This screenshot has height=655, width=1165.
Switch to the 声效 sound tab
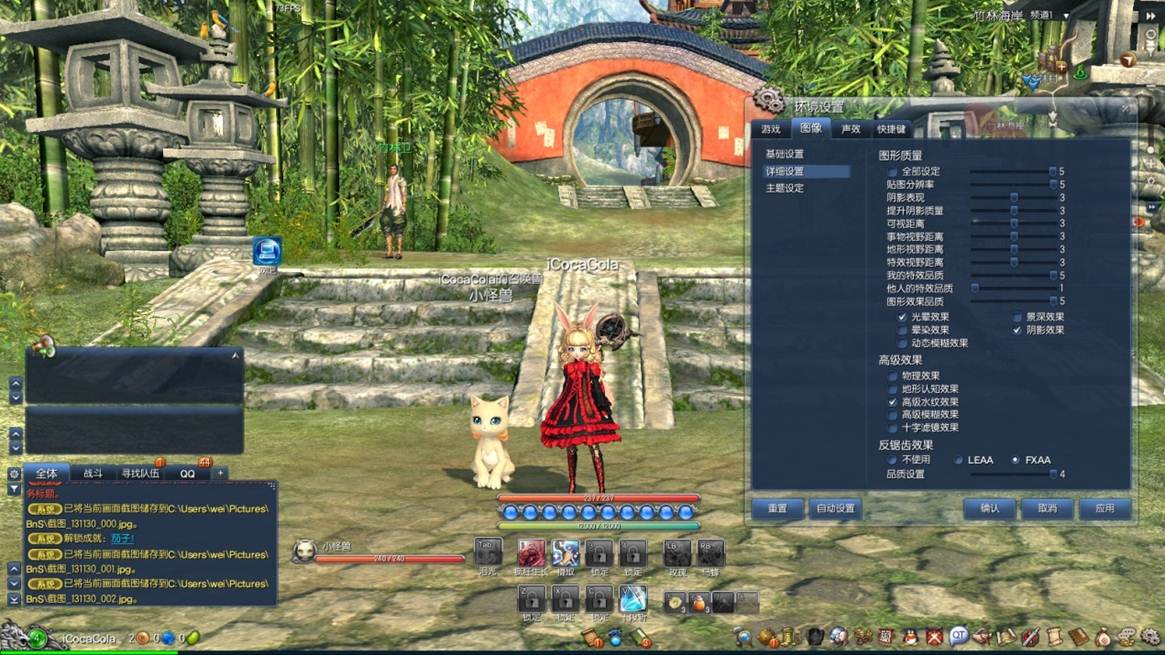pos(851,129)
